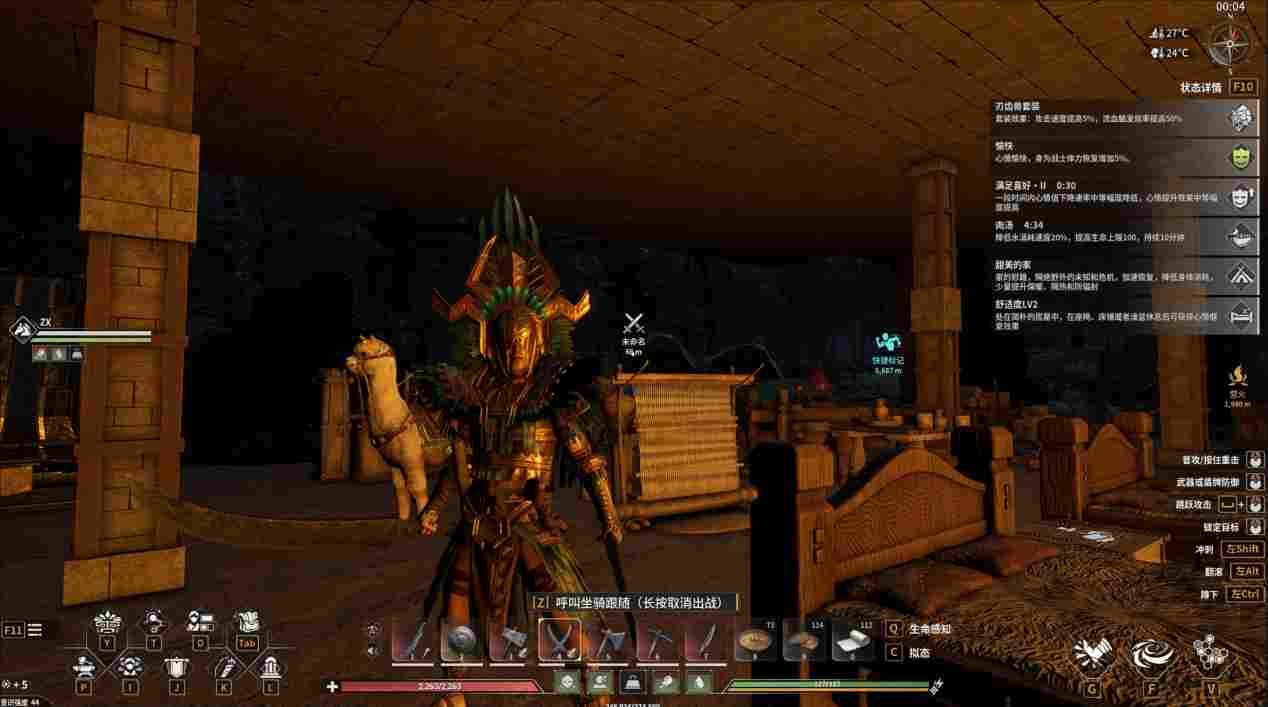
Task: Click the compass at the top right
Action: [x=1228, y=45]
